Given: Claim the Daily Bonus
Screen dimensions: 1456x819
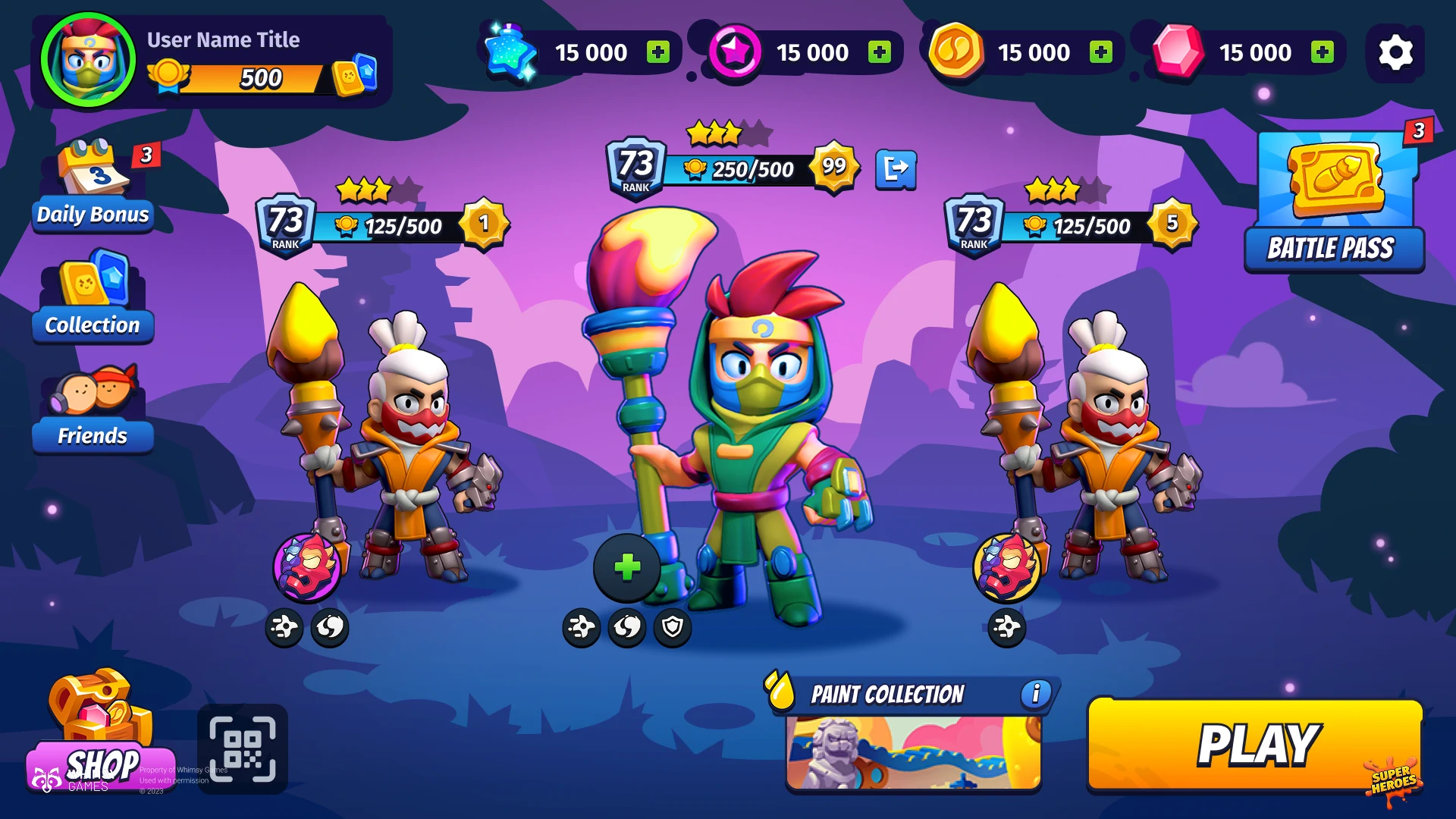Looking at the screenshot, I should click(93, 187).
